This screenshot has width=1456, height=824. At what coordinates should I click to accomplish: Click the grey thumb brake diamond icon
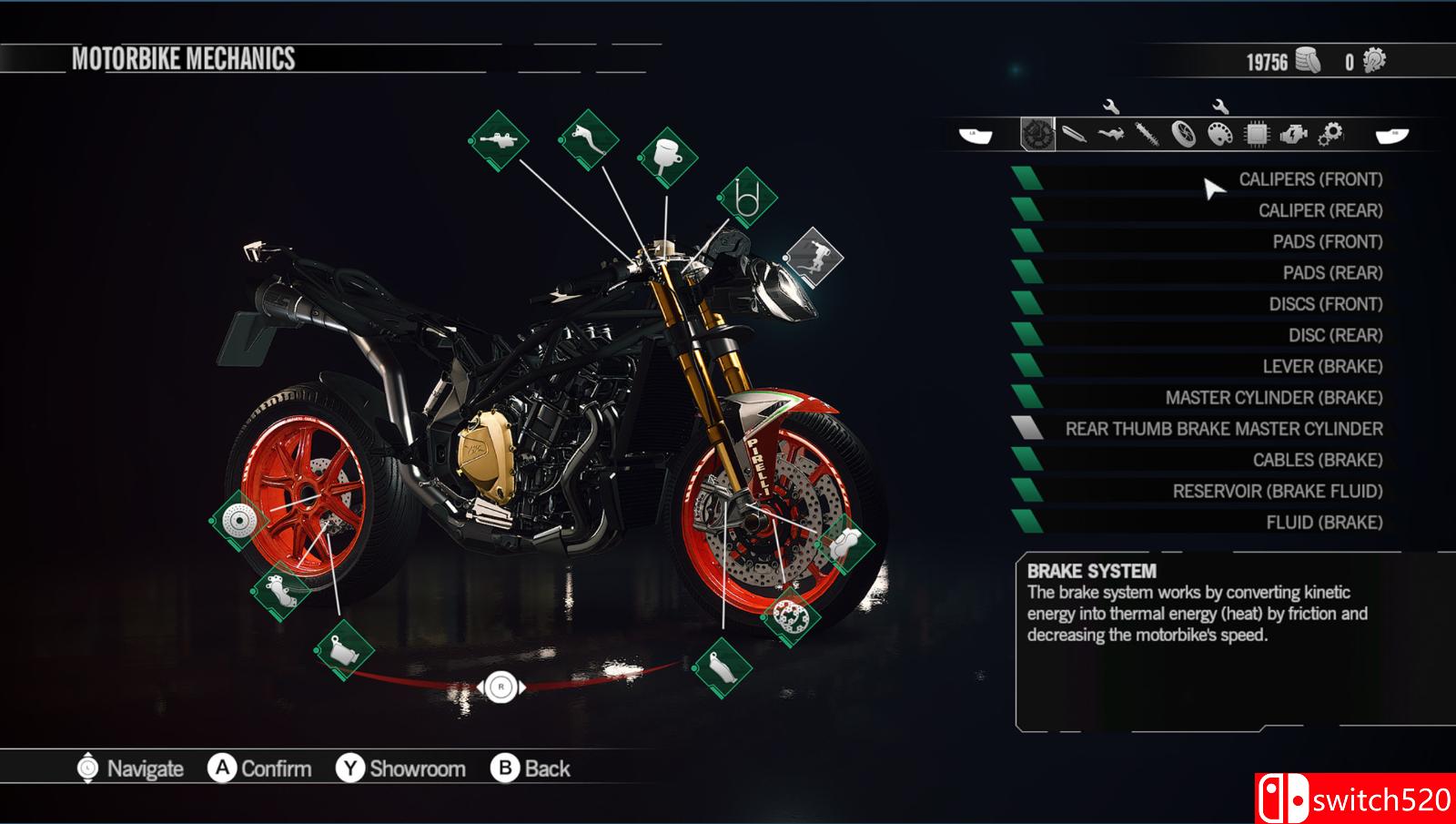click(x=814, y=256)
